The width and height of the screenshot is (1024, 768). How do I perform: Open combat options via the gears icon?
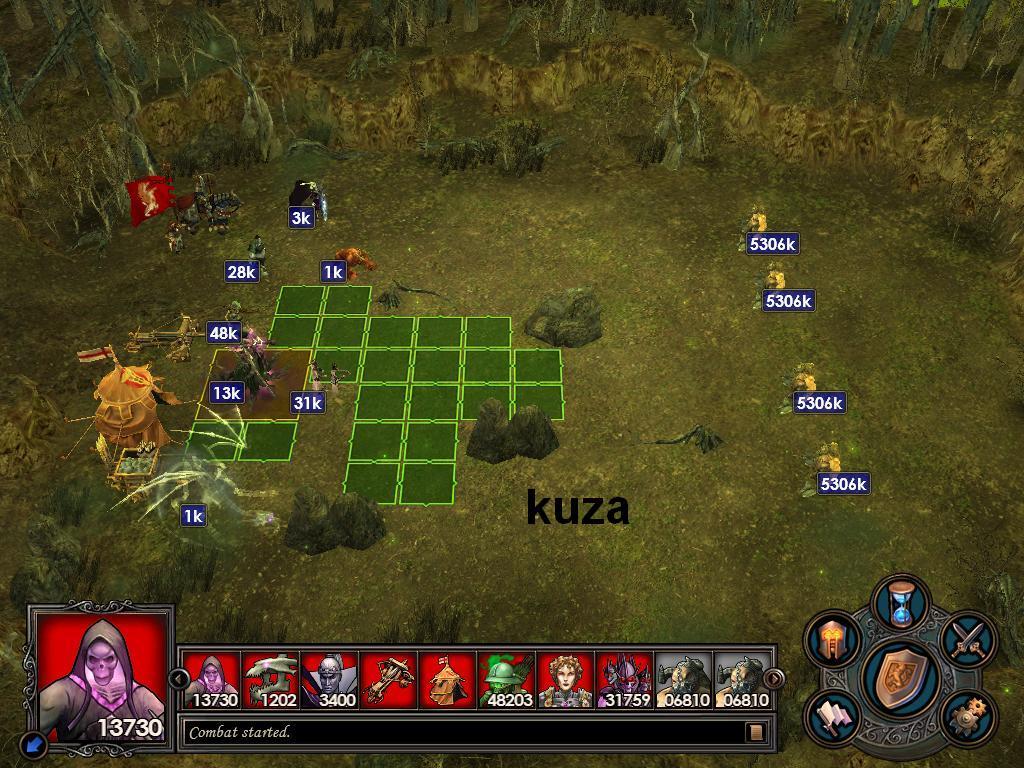967,716
